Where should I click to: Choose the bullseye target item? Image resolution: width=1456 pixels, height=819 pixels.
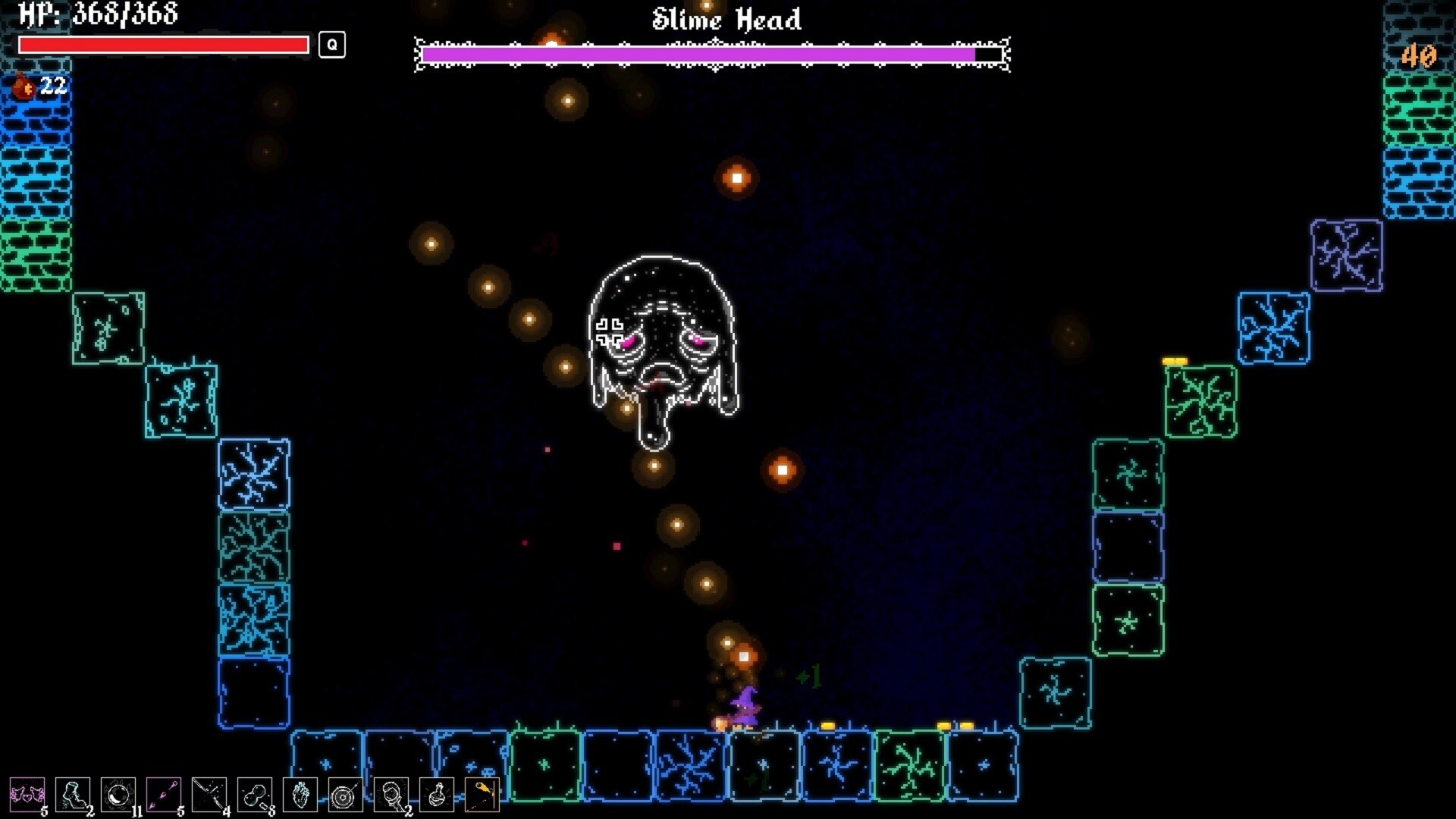tap(346, 795)
